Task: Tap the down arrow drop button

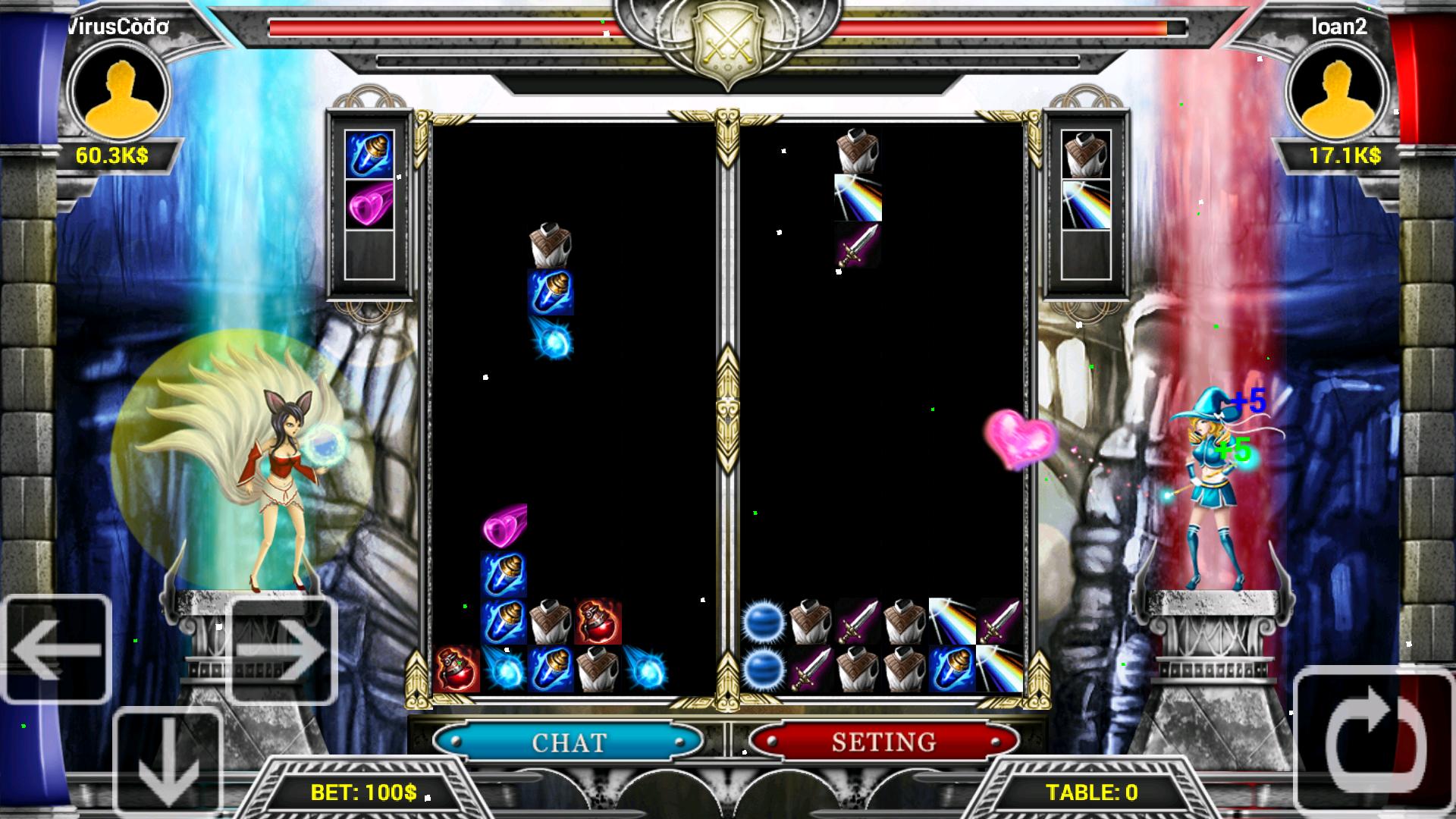Action: tap(168, 762)
